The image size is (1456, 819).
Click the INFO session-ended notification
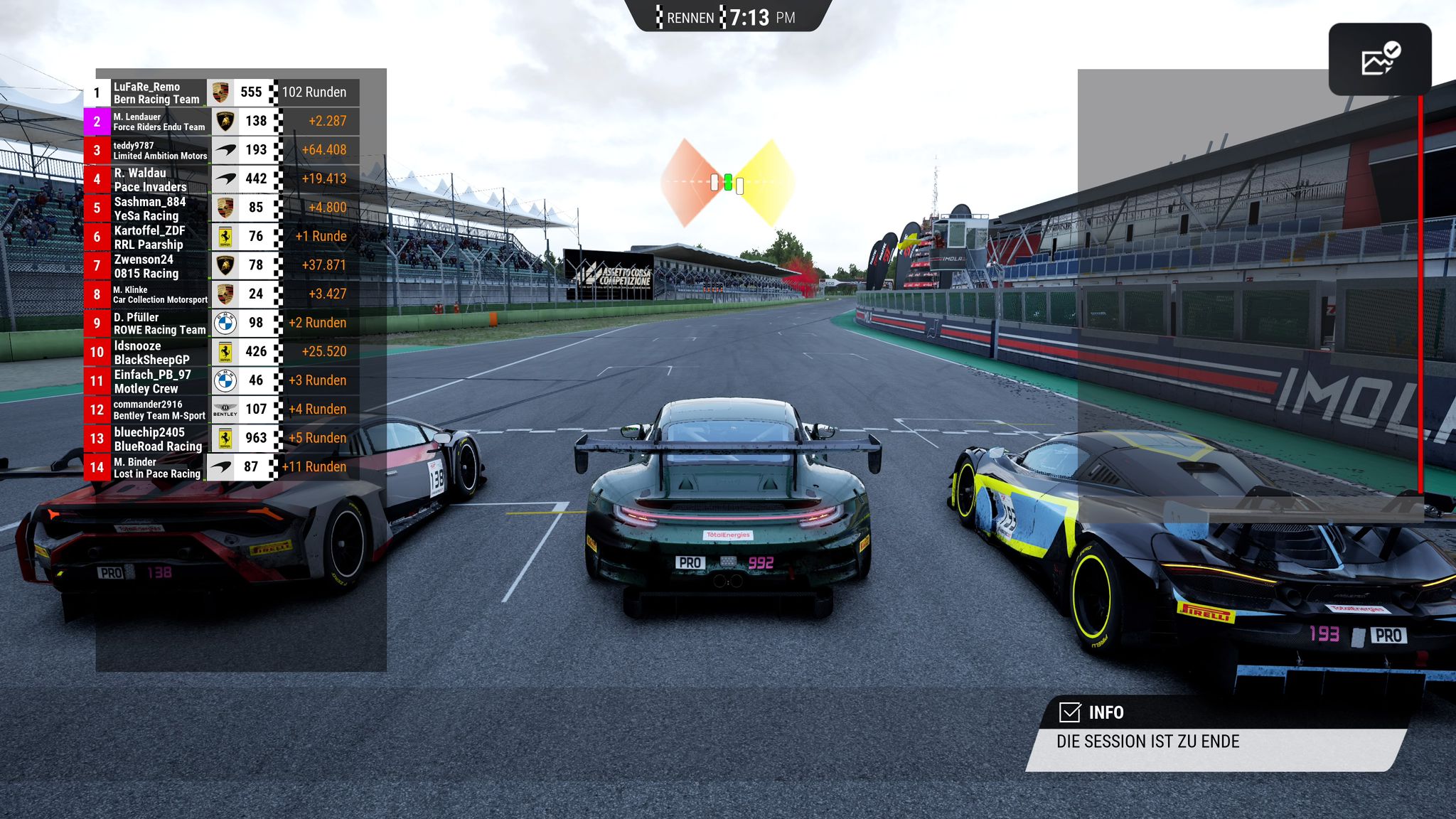coord(1216,732)
